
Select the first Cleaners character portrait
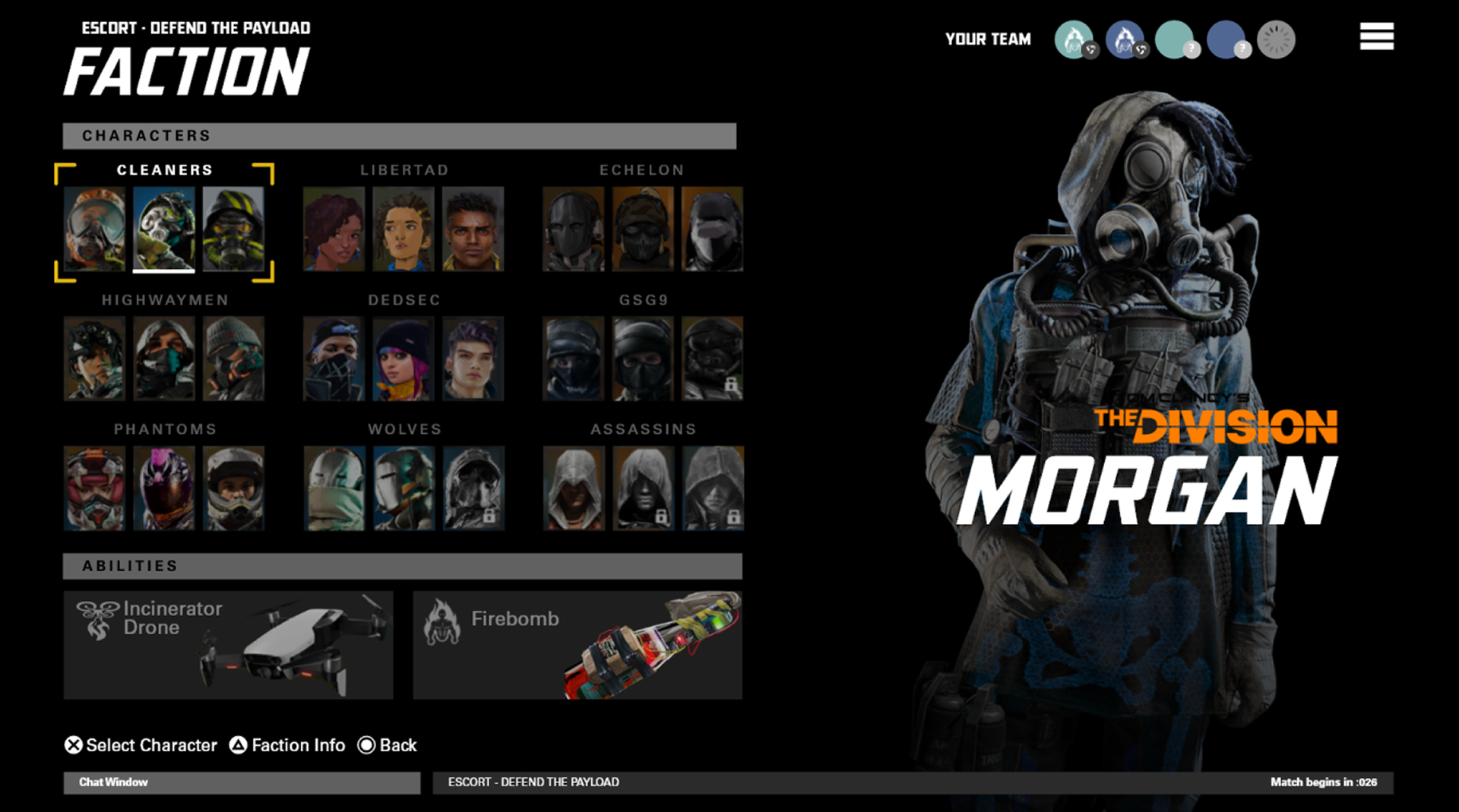[x=96, y=229]
